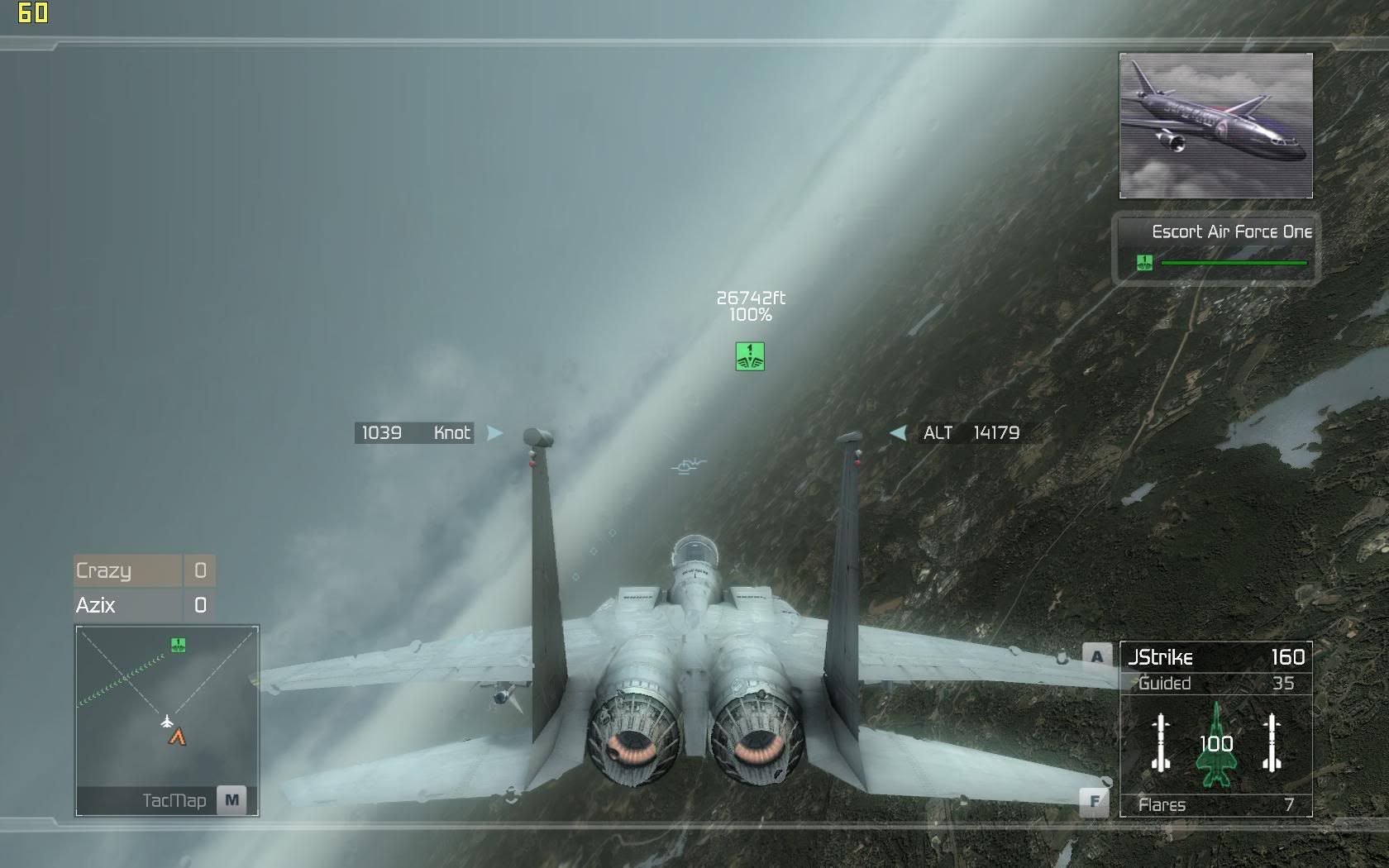Click the green objective marker on the minimap

tap(178, 644)
